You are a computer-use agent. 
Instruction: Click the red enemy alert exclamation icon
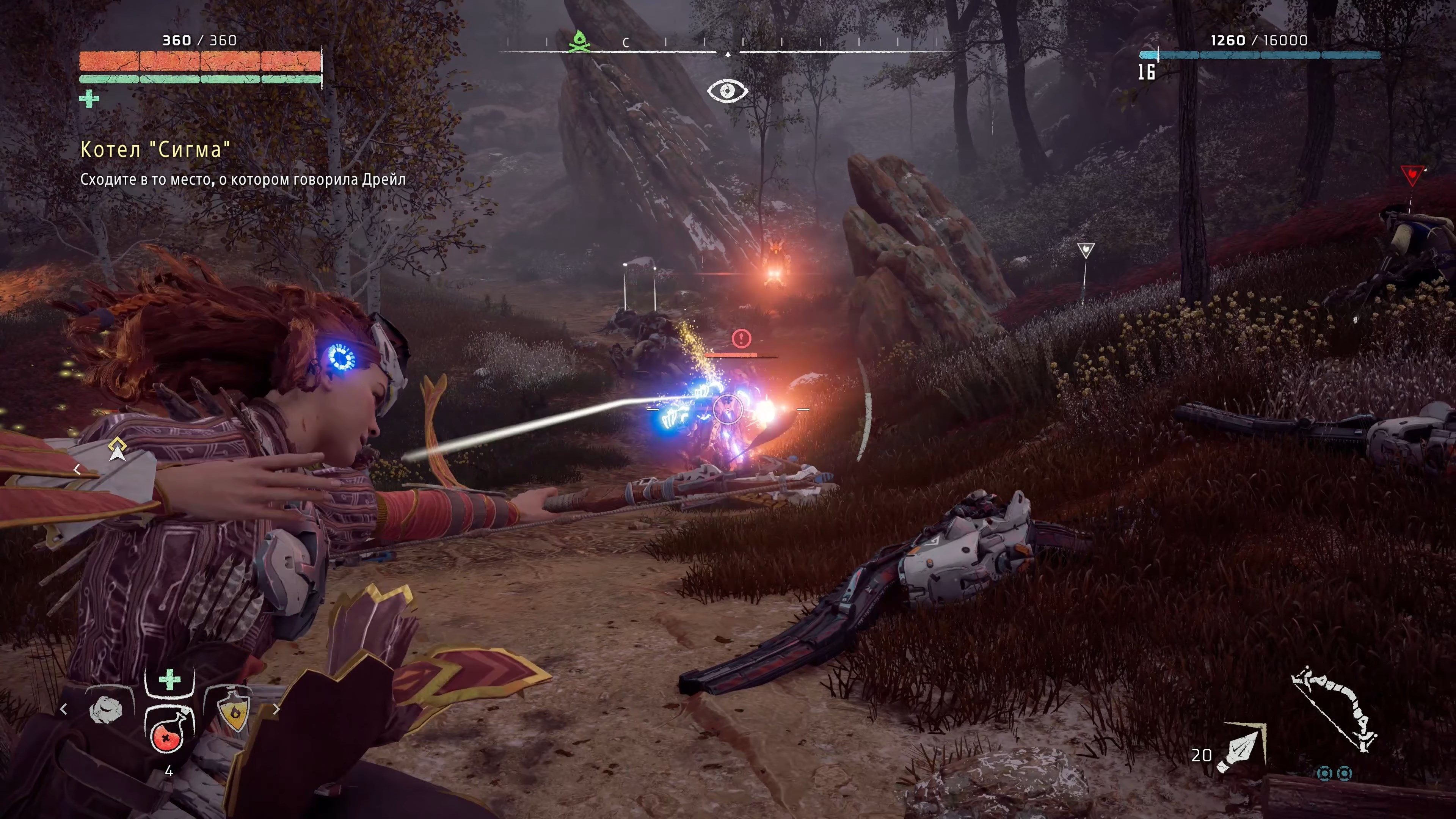coord(741,339)
